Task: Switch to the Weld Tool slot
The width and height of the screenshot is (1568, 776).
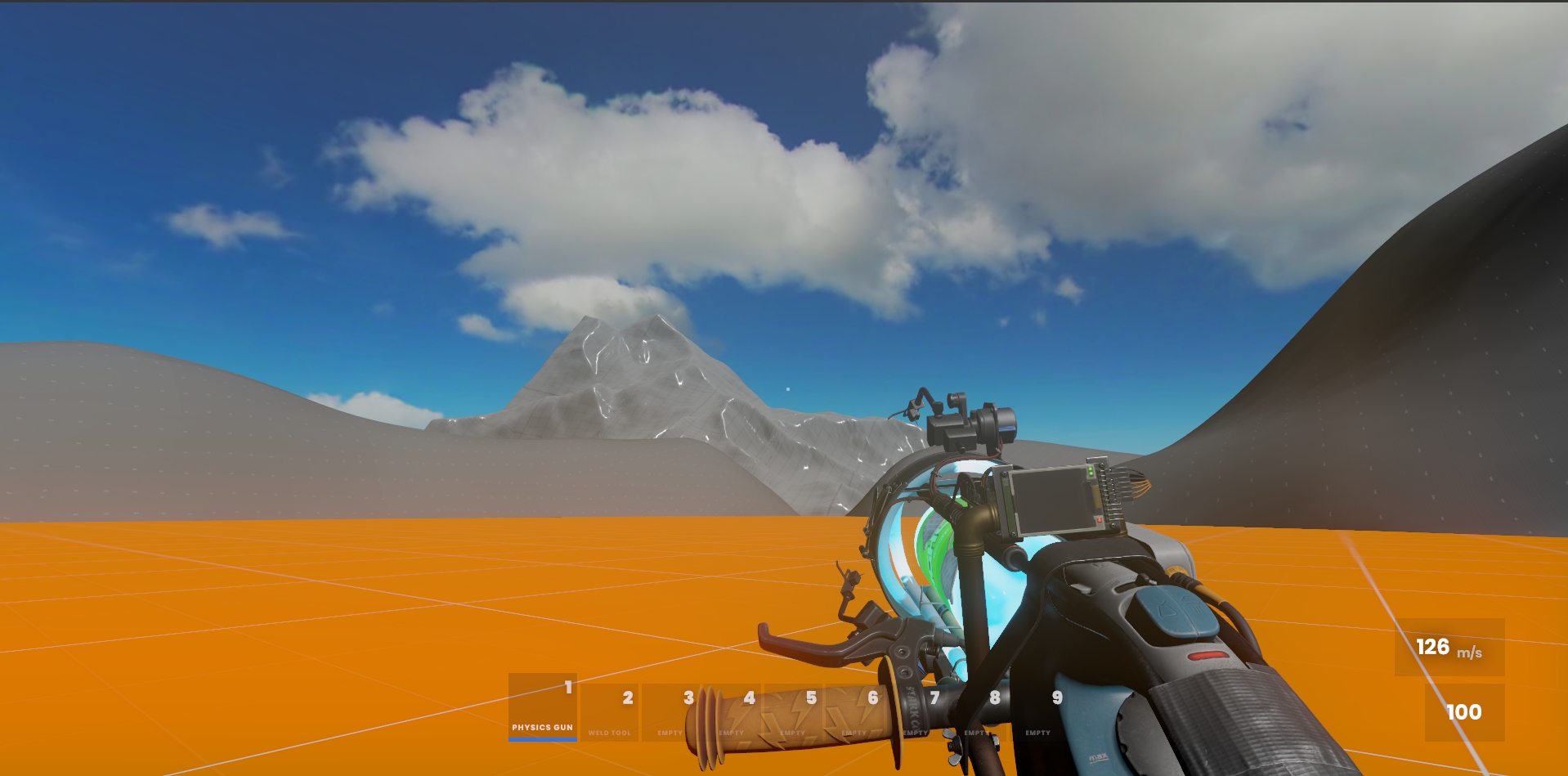Action: 609,712
